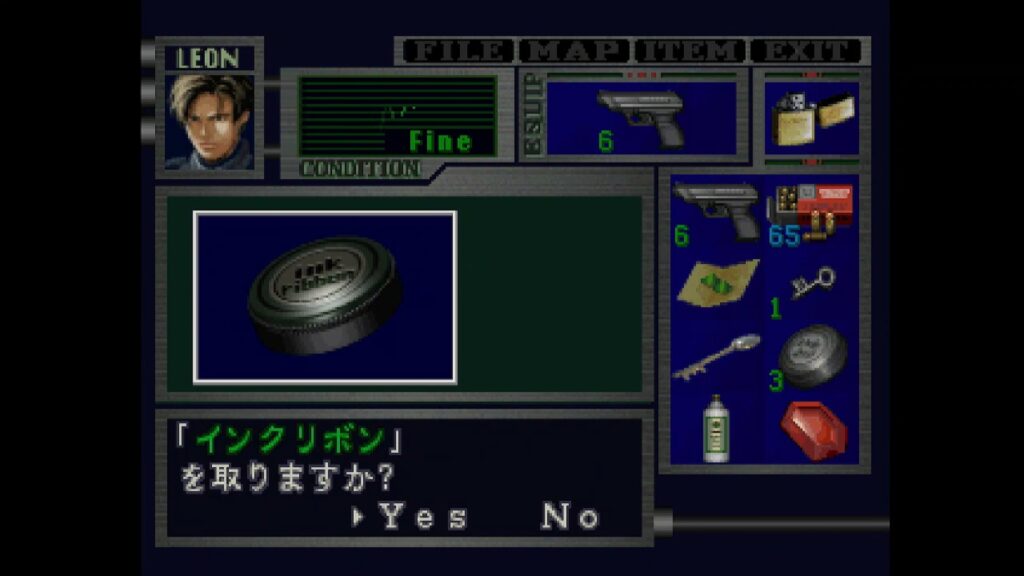Image resolution: width=1024 pixels, height=576 pixels.
Task: Open the FILE tab
Action: coord(456,51)
